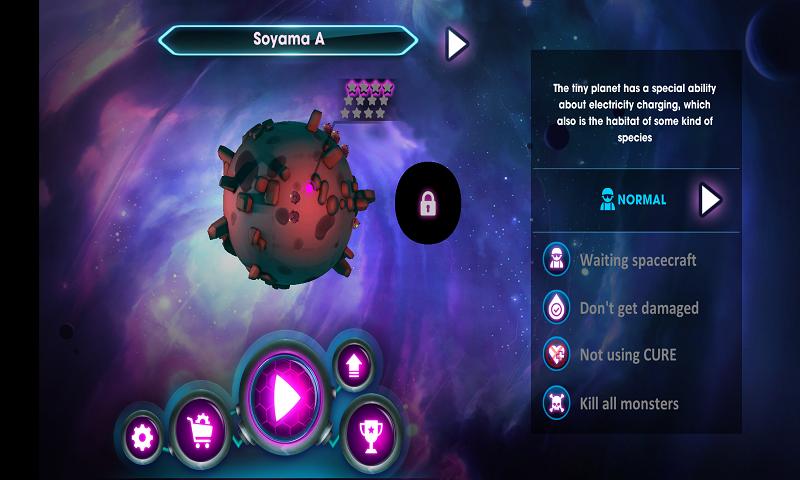Image resolution: width=800 pixels, height=480 pixels.
Task: Change difficulty with arrow beside NORMAL
Action: [710, 199]
